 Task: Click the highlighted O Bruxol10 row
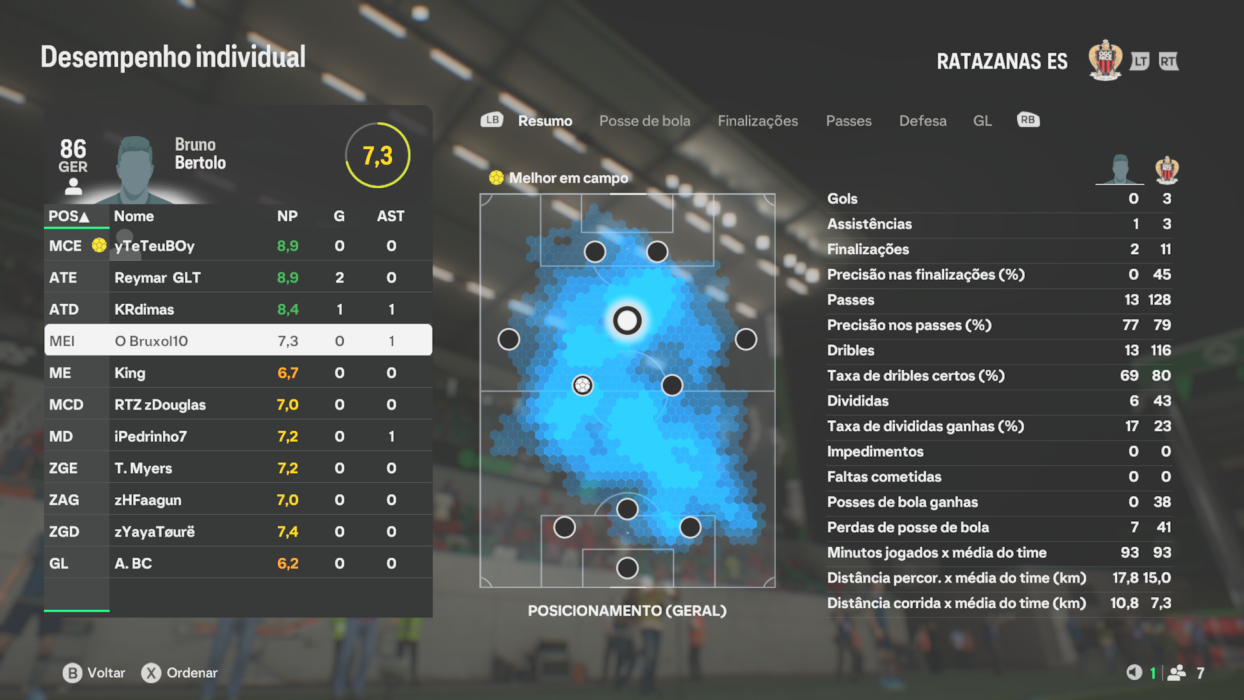238,341
